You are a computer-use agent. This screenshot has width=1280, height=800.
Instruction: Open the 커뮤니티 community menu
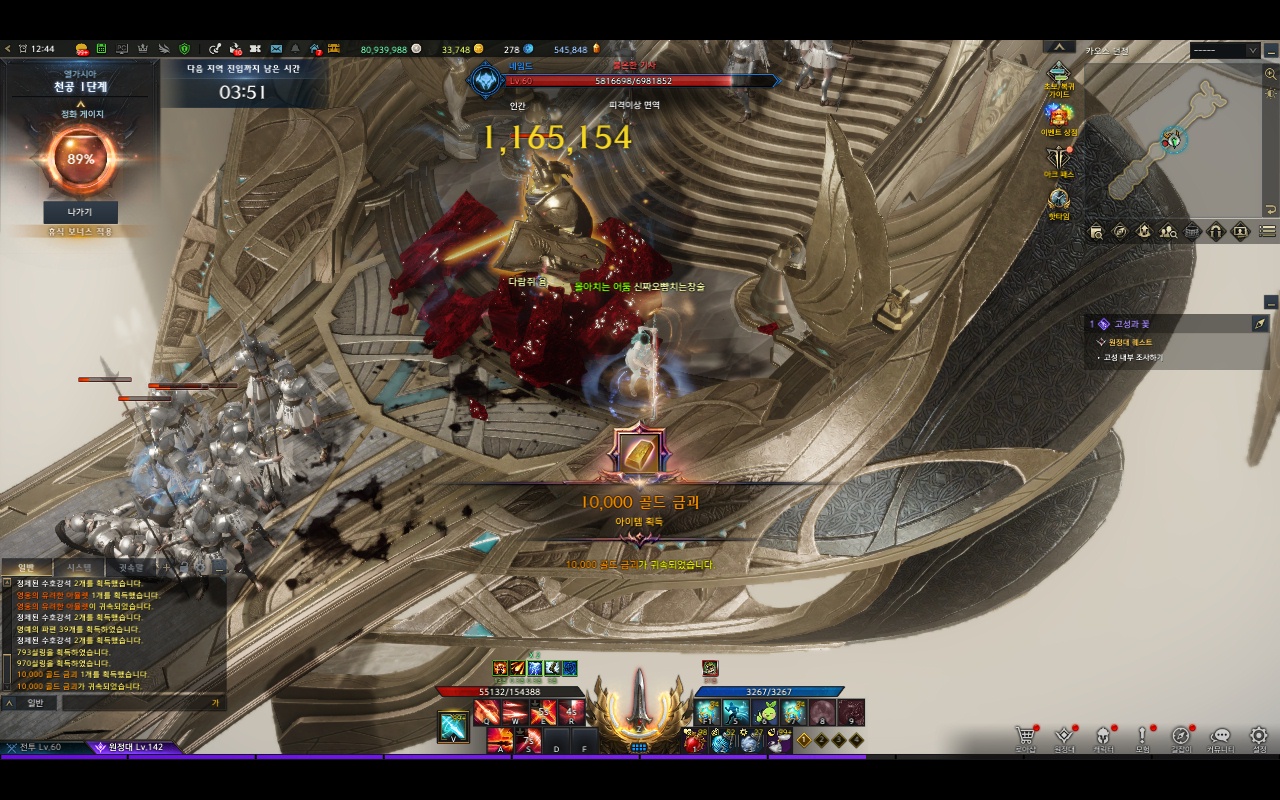1220,736
